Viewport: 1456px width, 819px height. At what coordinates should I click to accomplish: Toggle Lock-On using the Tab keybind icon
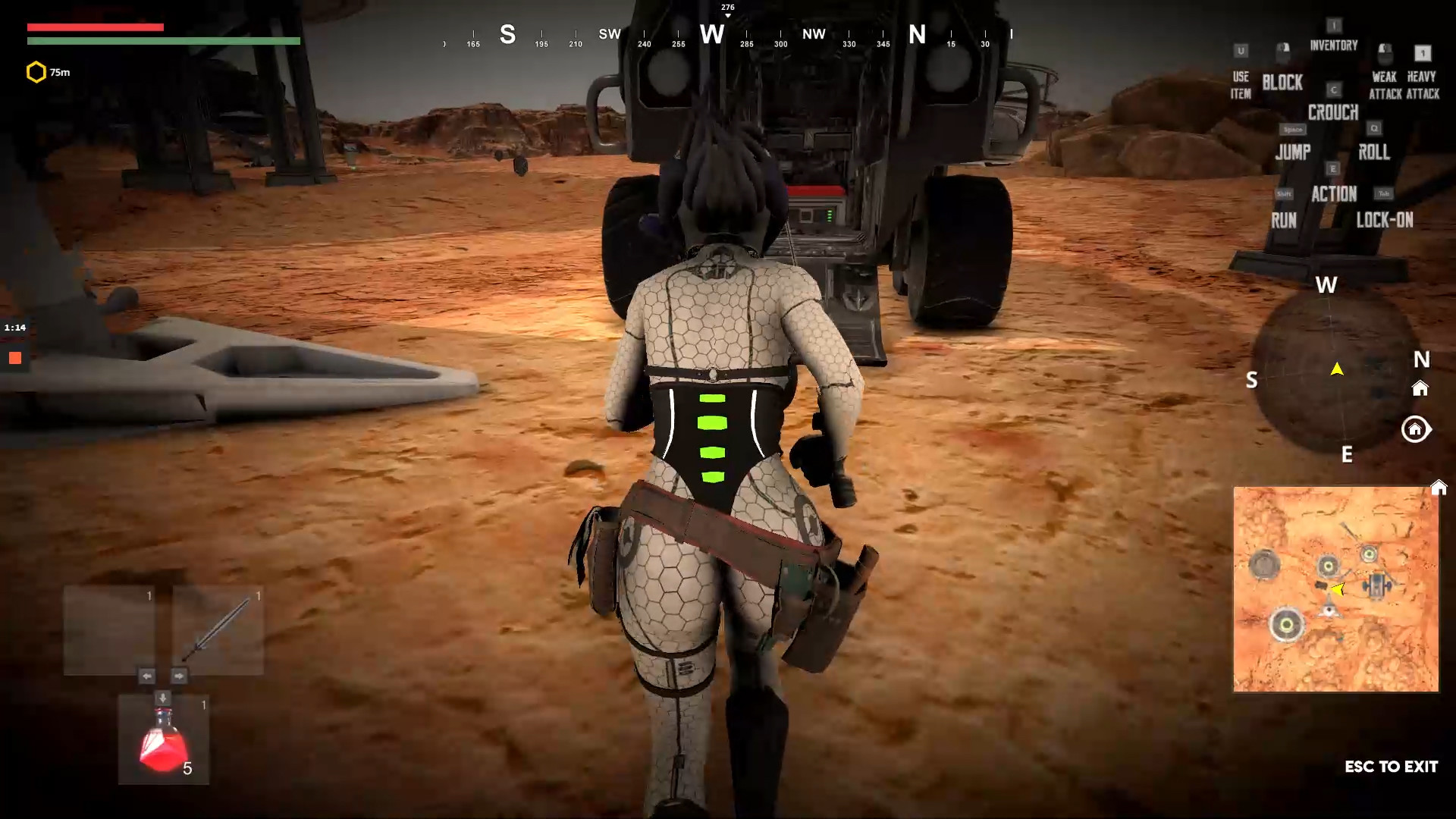(x=1385, y=193)
